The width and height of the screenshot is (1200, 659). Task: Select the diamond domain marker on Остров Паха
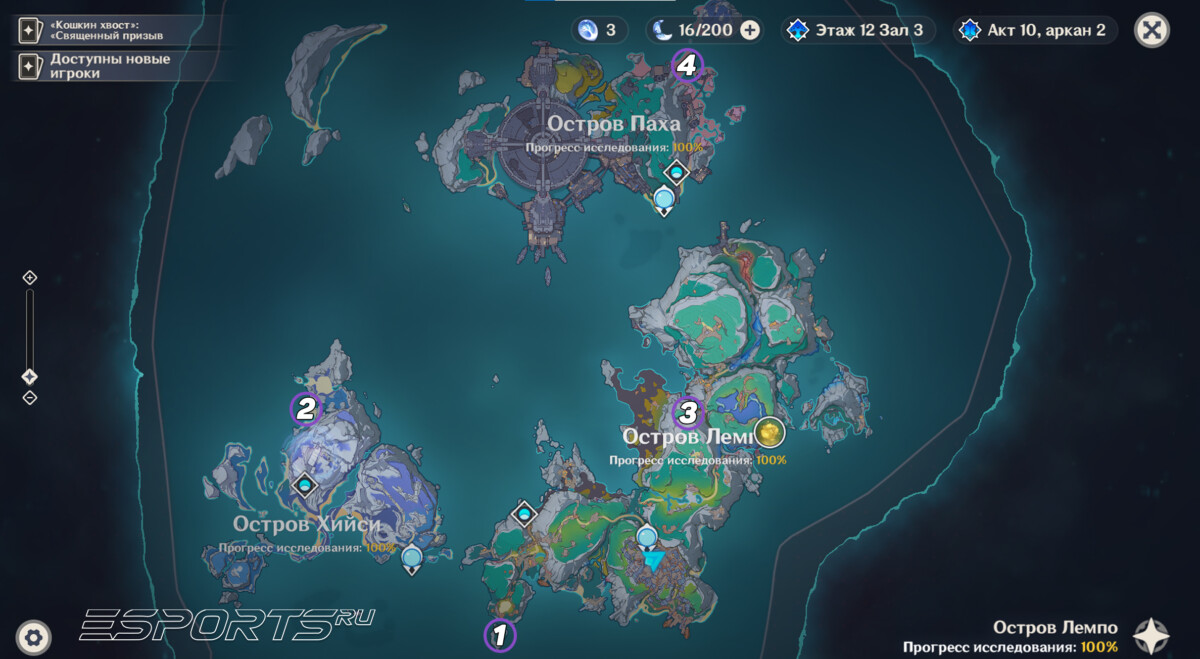(677, 172)
